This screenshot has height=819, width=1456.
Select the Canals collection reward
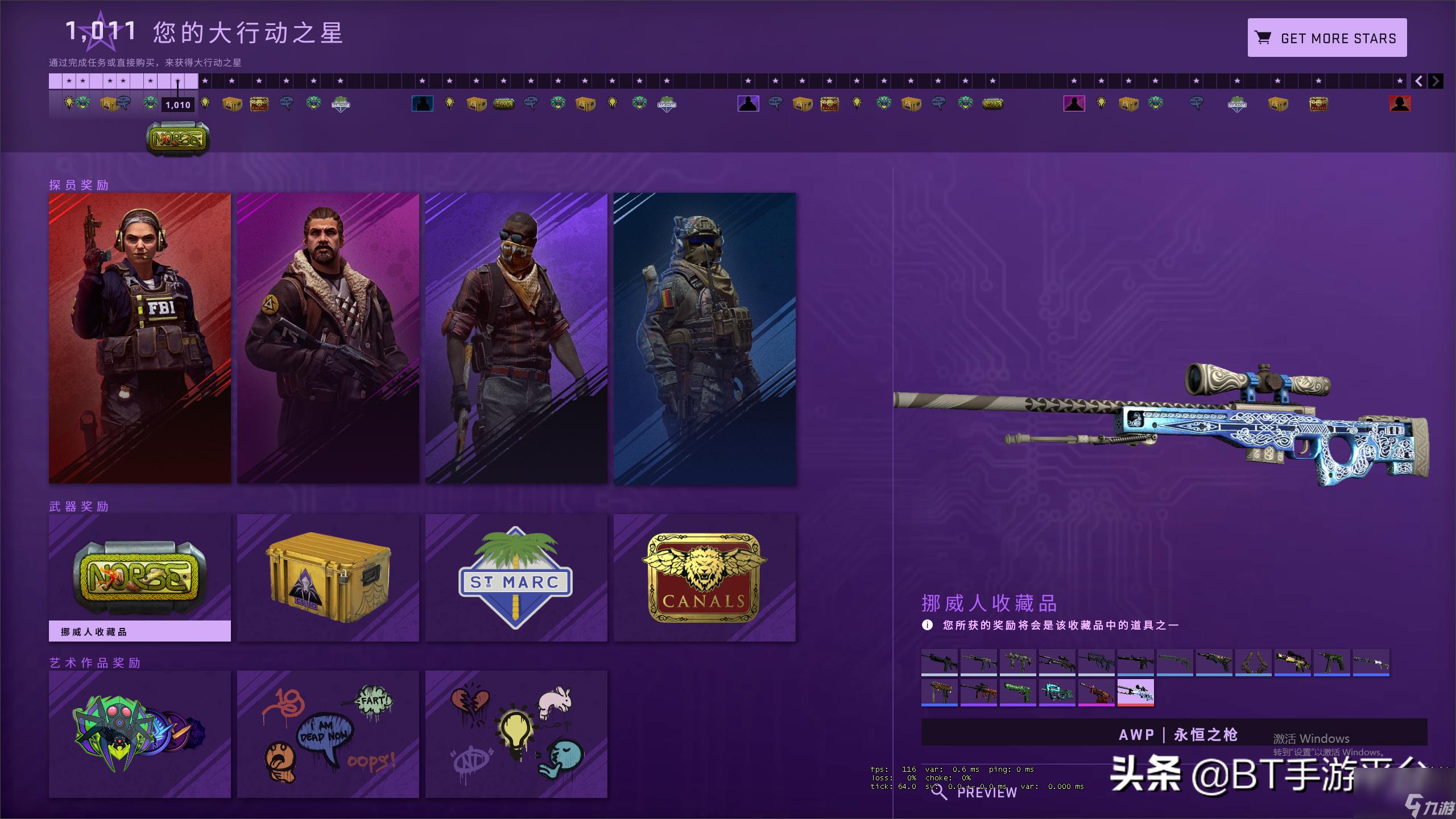pos(705,577)
